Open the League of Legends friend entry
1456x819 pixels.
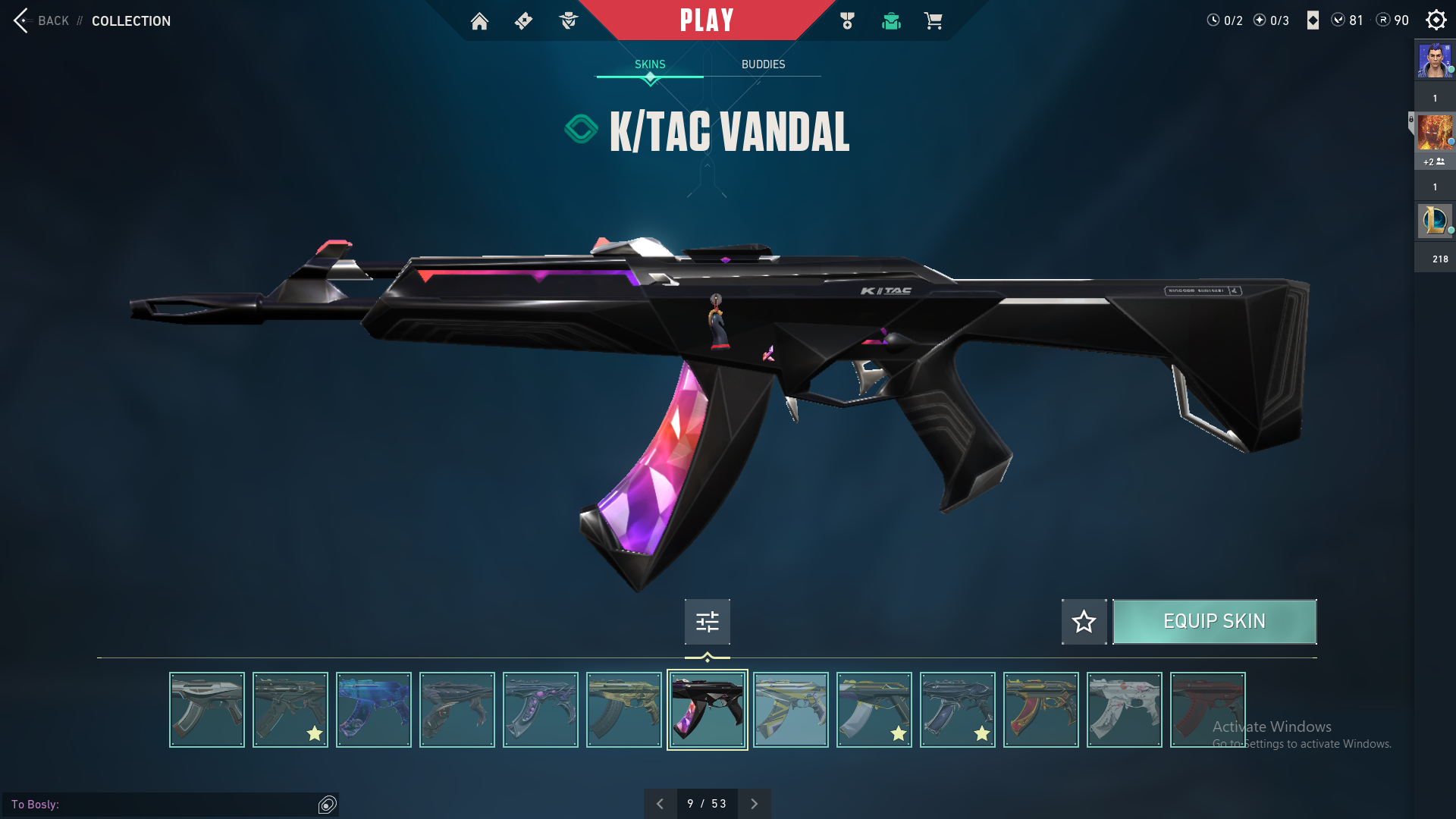[x=1434, y=221]
